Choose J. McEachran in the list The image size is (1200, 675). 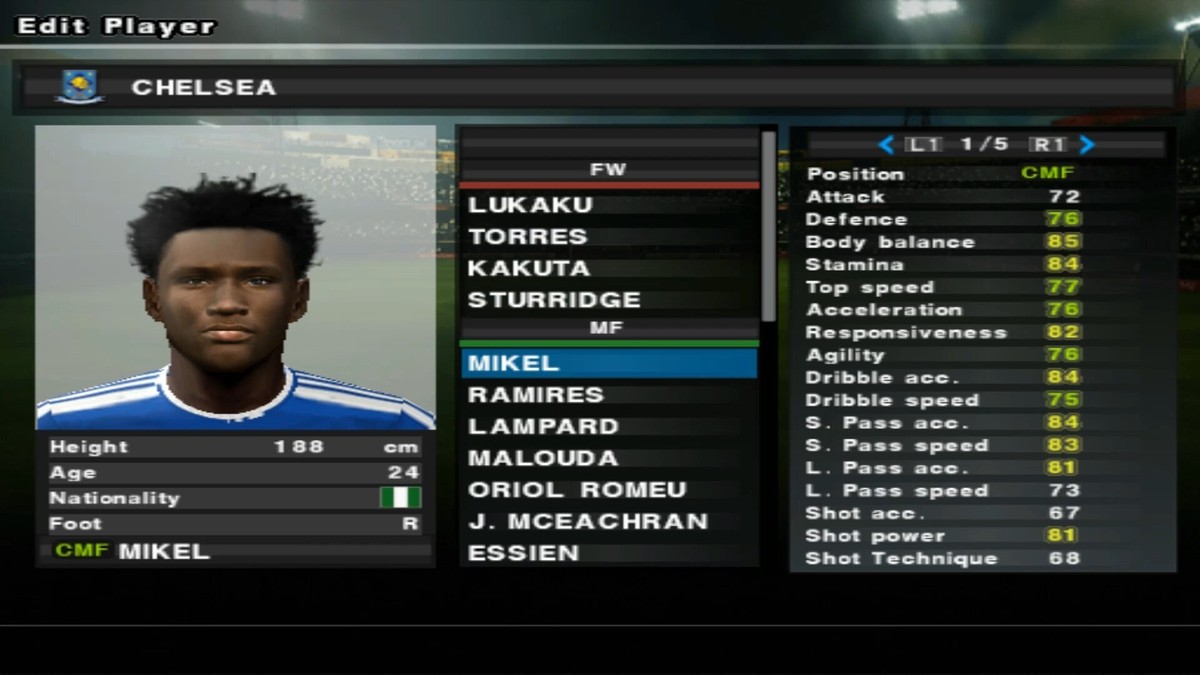(x=588, y=522)
